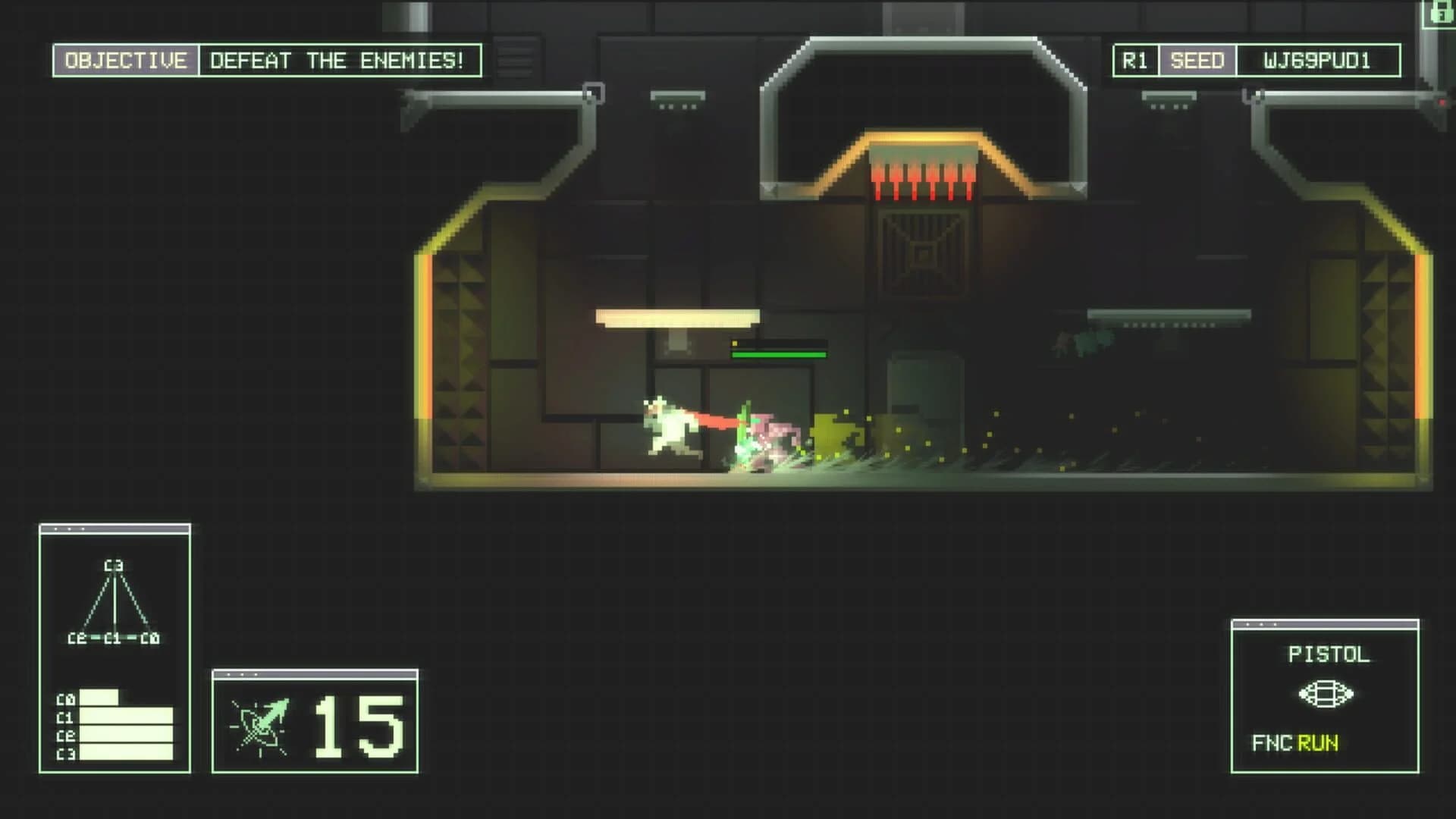Toggle the R1 round indicator

point(1136,58)
